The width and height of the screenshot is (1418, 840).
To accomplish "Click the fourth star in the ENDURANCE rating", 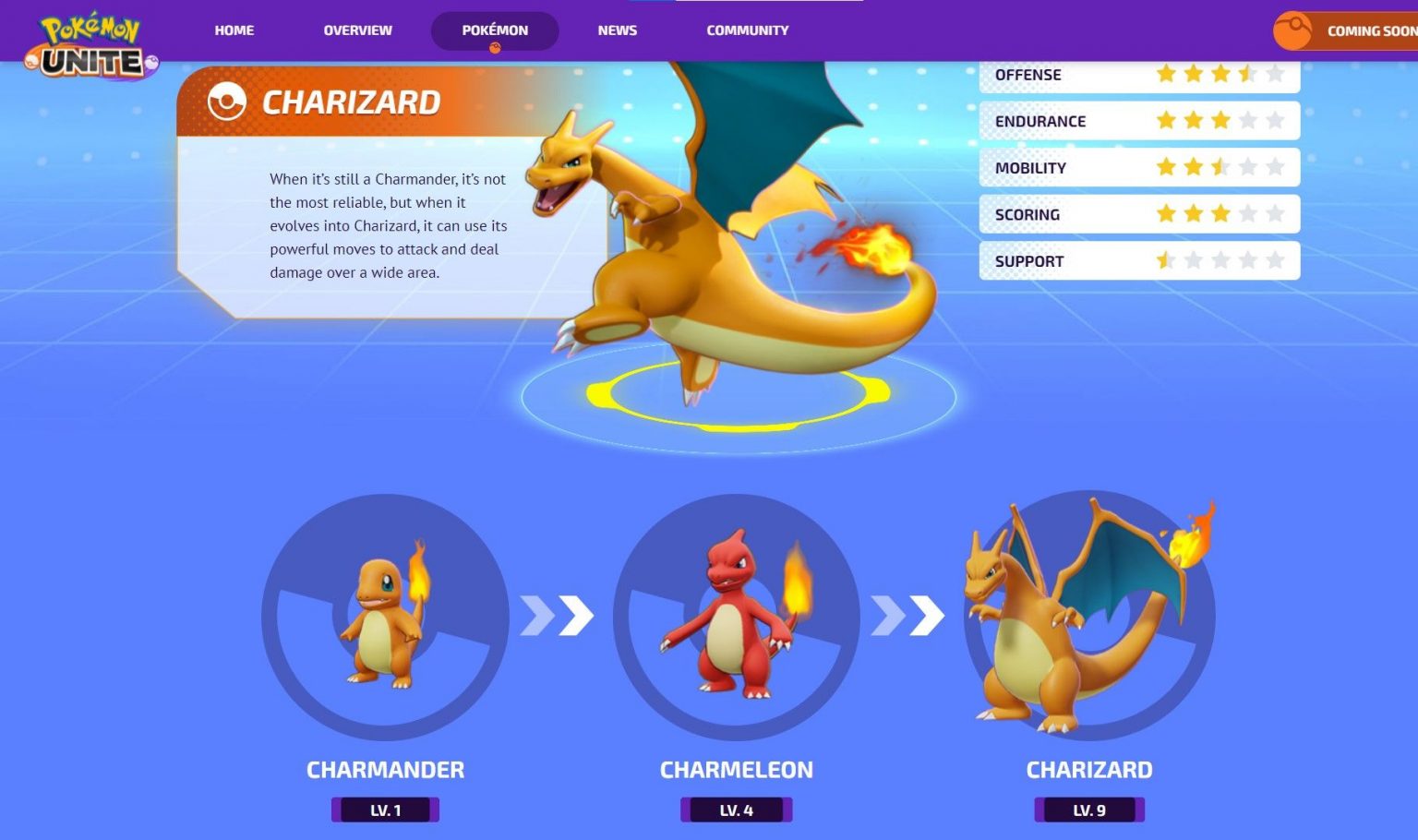I will pos(1248,120).
